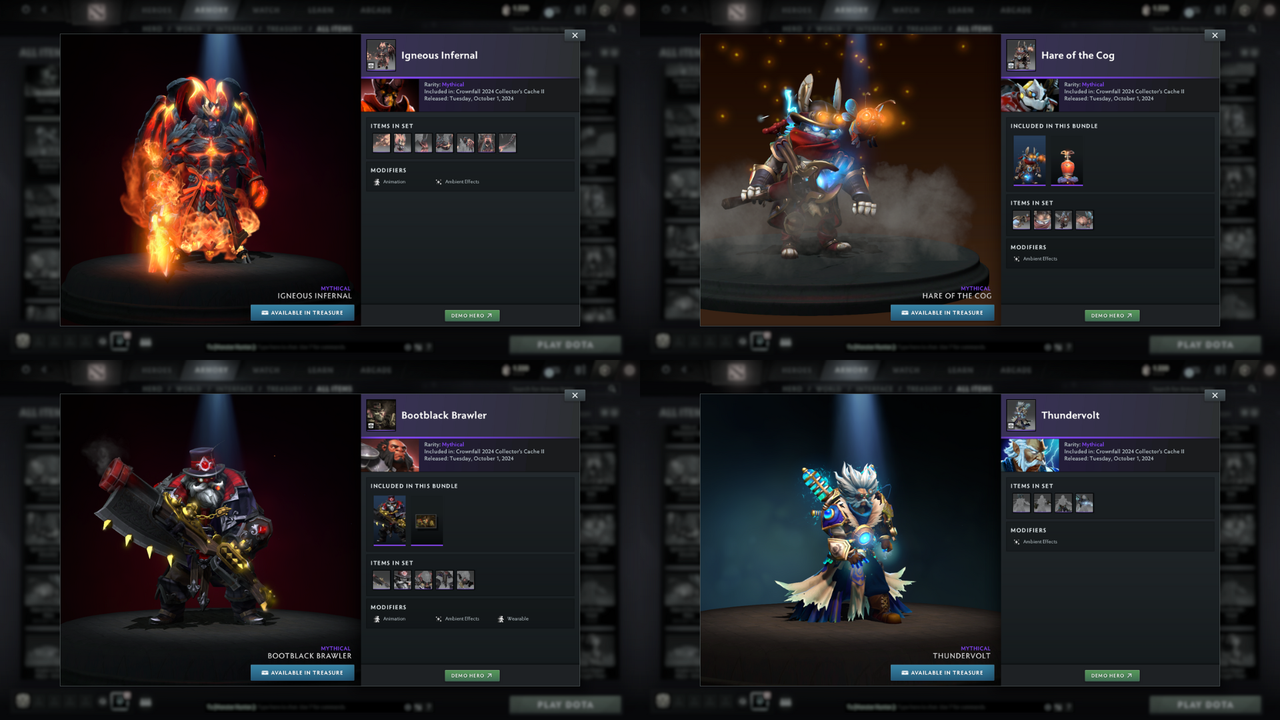Click the bundle set thumbnail in Bootblack Brawler panel
Image resolution: width=1280 pixels, height=720 pixels.
[388, 521]
